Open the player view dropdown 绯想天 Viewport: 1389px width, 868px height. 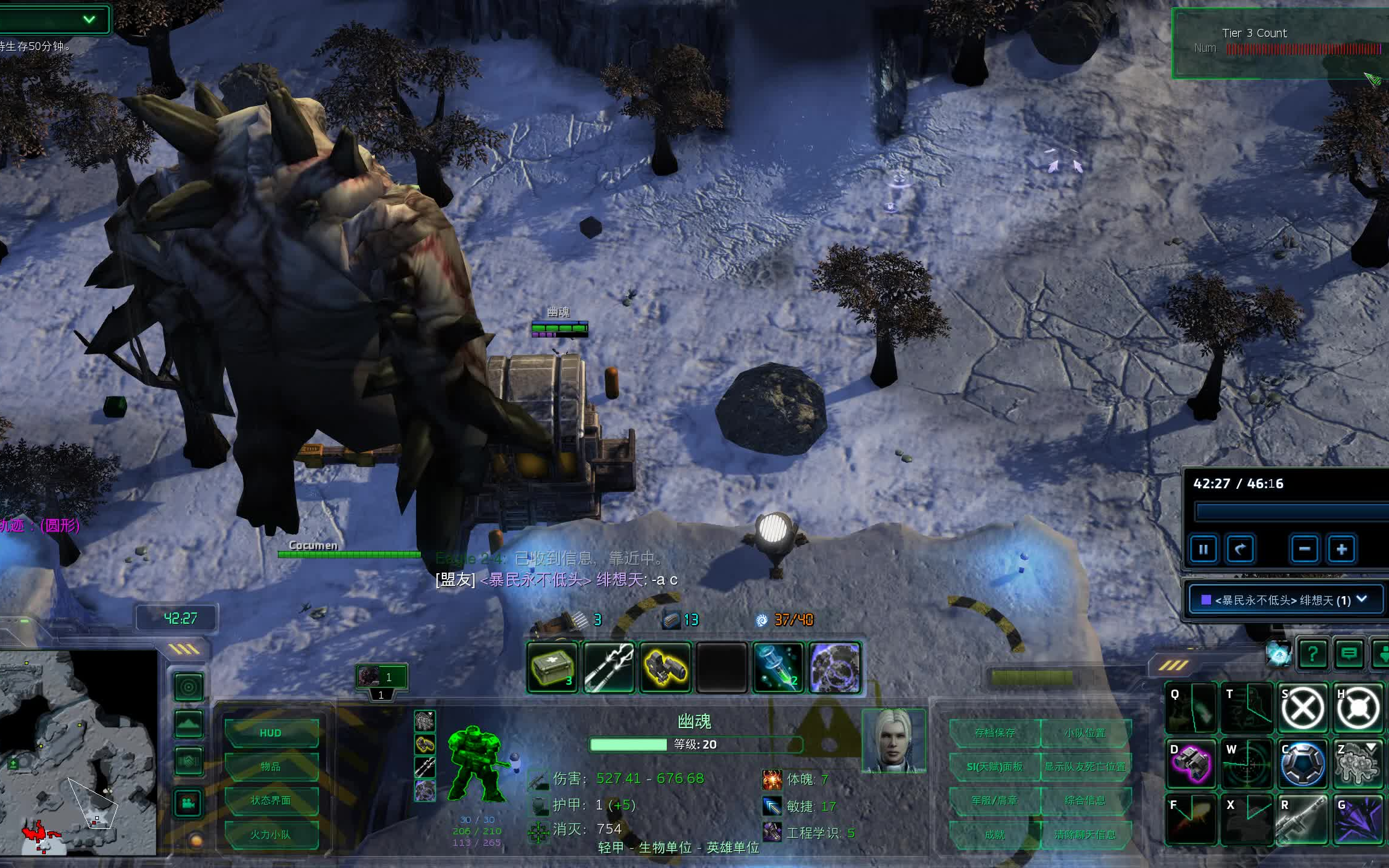click(1284, 600)
